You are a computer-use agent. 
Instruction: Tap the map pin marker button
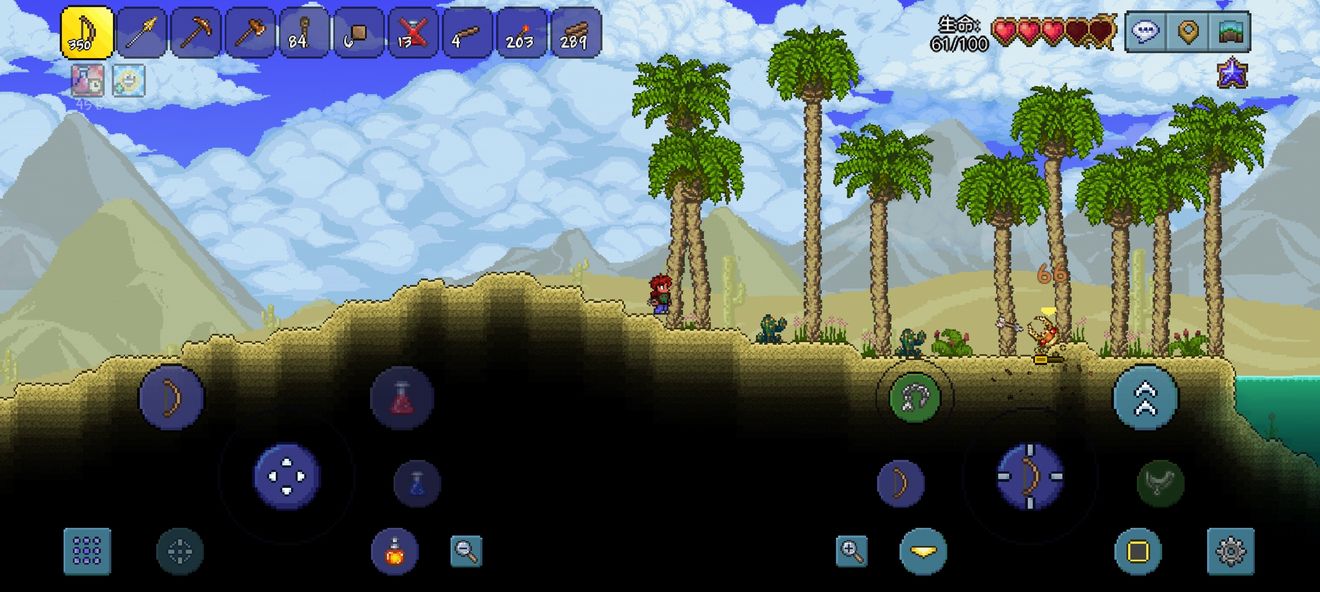(x=1188, y=32)
